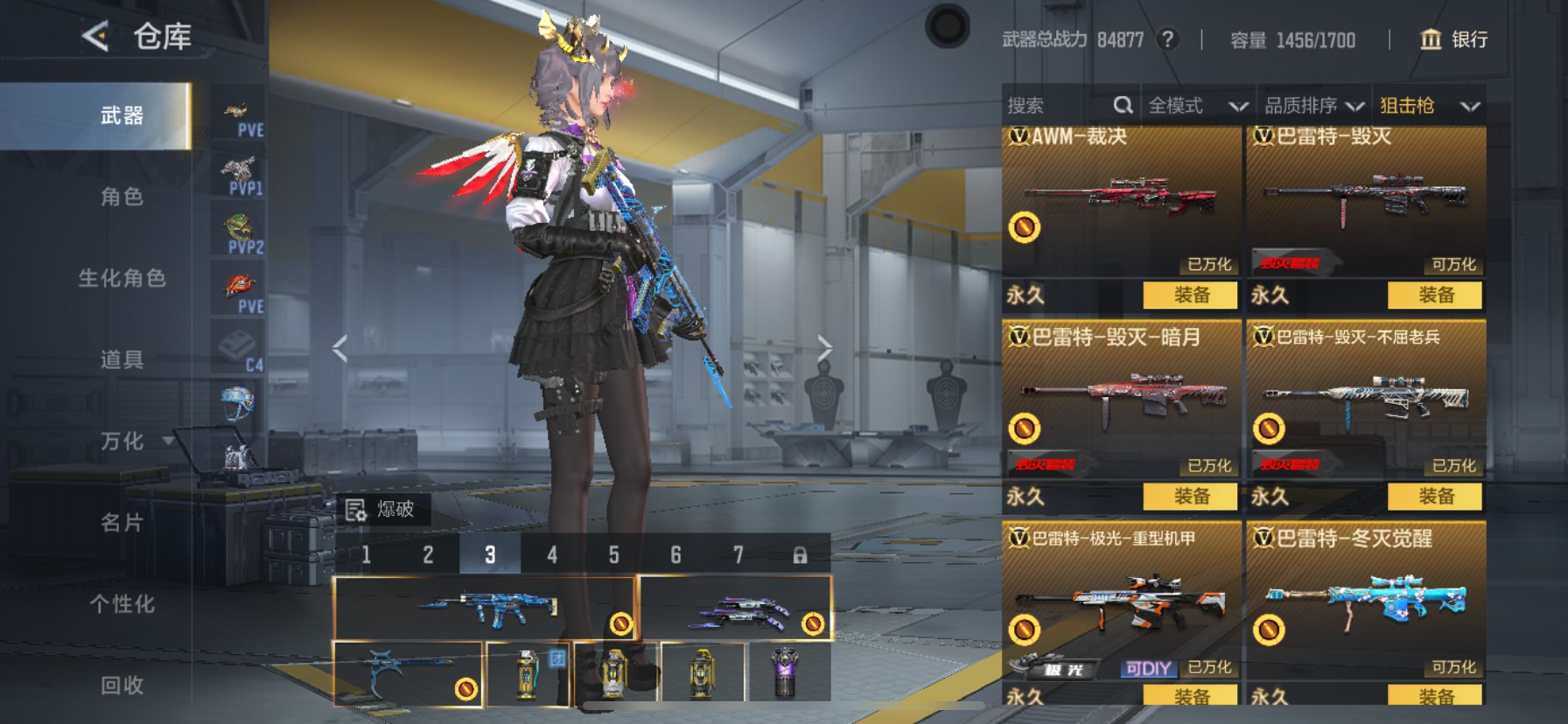This screenshot has height=724, width=1568.
Task: Open the 狙击枪 weapon type dropdown
Action: [1429, 106]
